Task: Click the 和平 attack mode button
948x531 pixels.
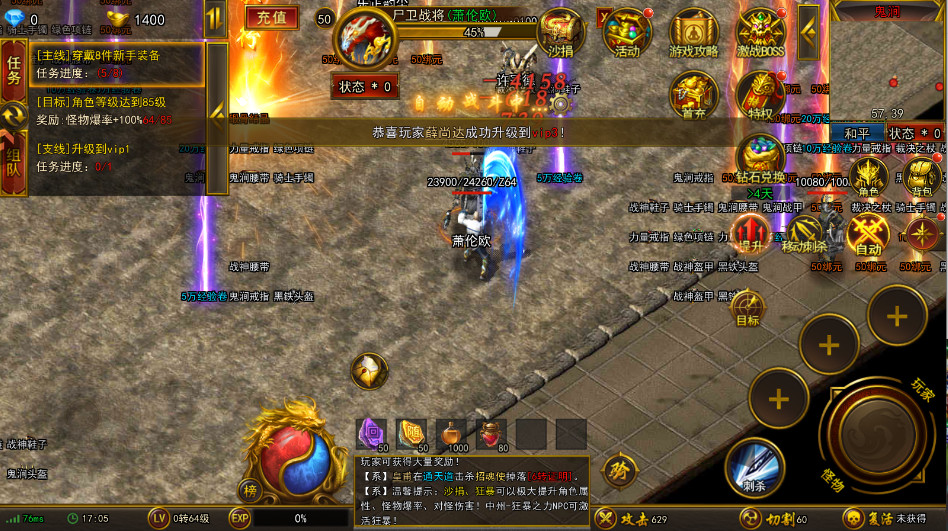Action: click(857, 133)
